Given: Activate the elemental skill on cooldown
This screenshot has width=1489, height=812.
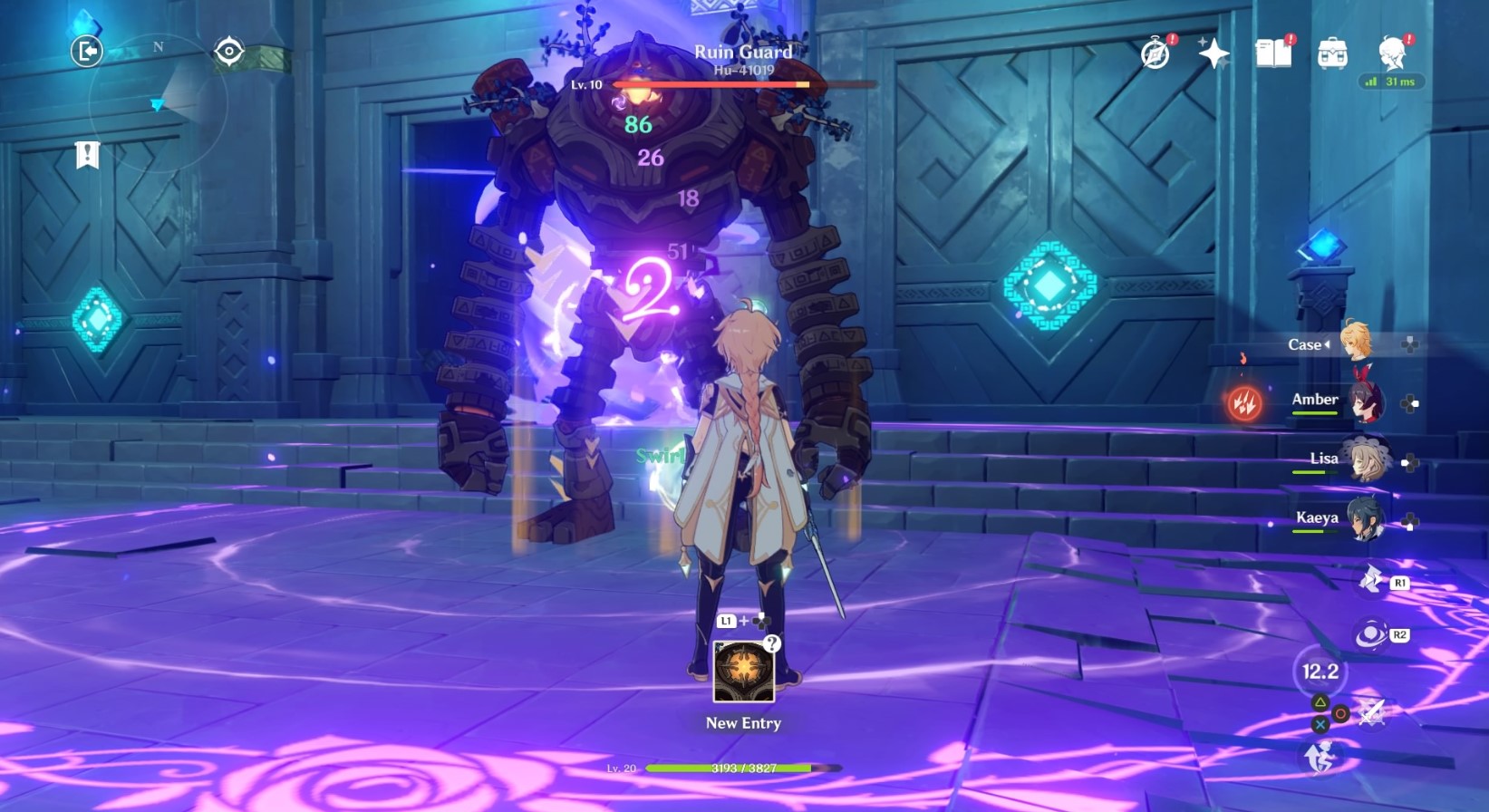Looking at the screenshot, I should (x=1320, y=672).
